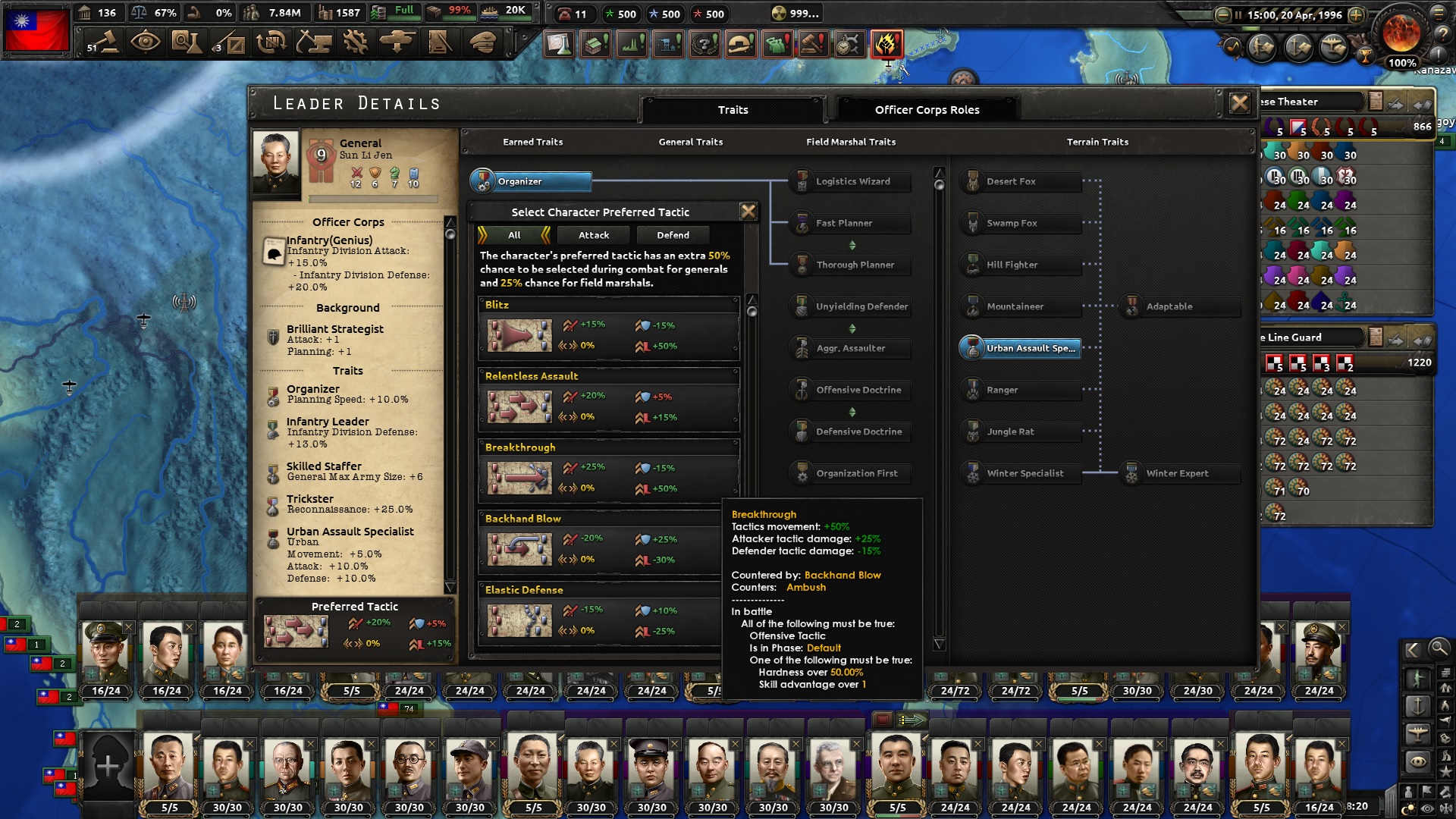
Task: Open the General Traits tab
Action: (x=690, y=142)
